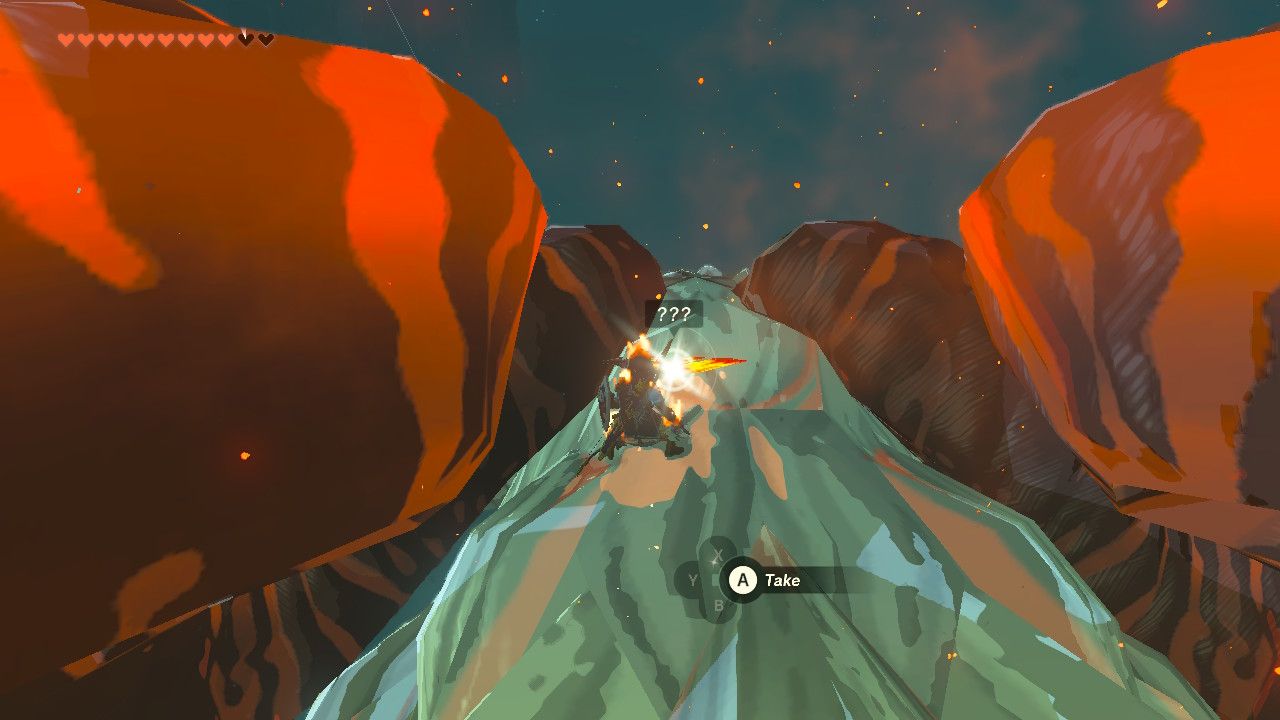The height and width of the screenshot is (720, 1280).
Task: Select the first full heart in the health bar
Action: click(66, 39)
